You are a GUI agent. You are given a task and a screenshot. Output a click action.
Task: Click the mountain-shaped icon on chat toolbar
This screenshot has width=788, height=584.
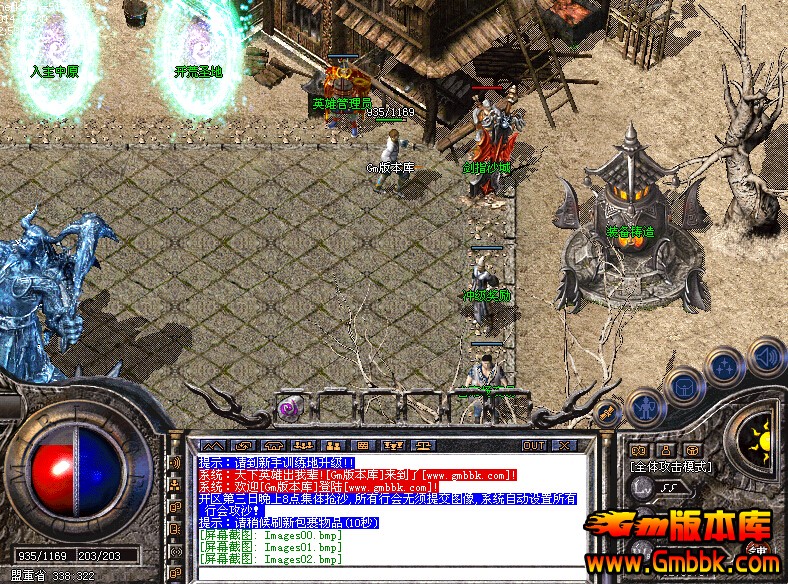point(213,446)
